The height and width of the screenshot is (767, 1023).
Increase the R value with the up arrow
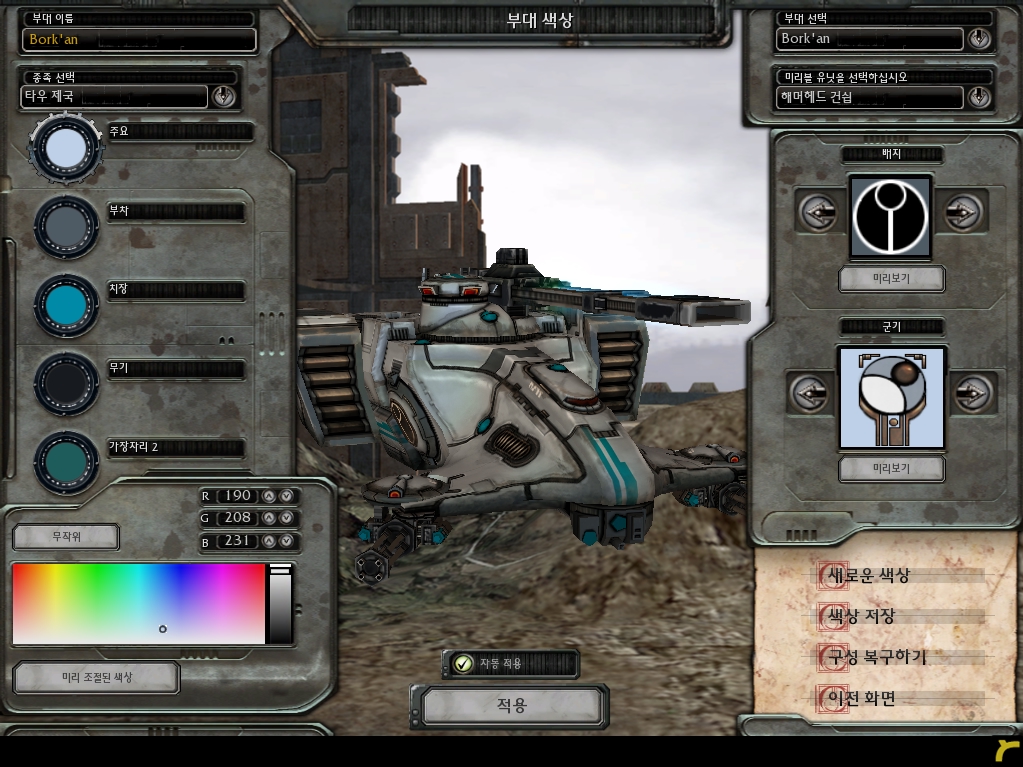tap(268, 496)
